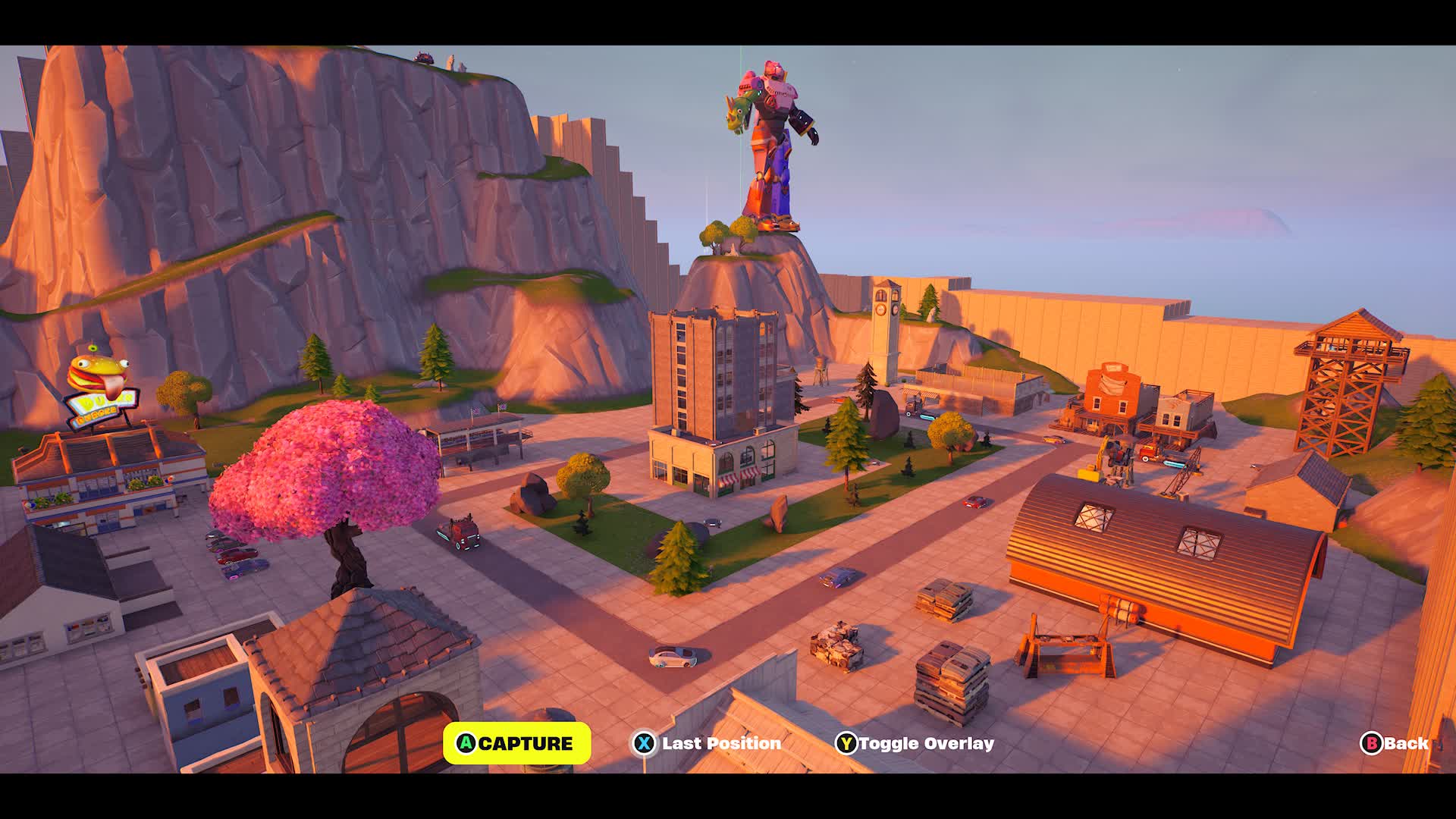Click the yellow Capture button
The image size is (1456, 819).
516,743
